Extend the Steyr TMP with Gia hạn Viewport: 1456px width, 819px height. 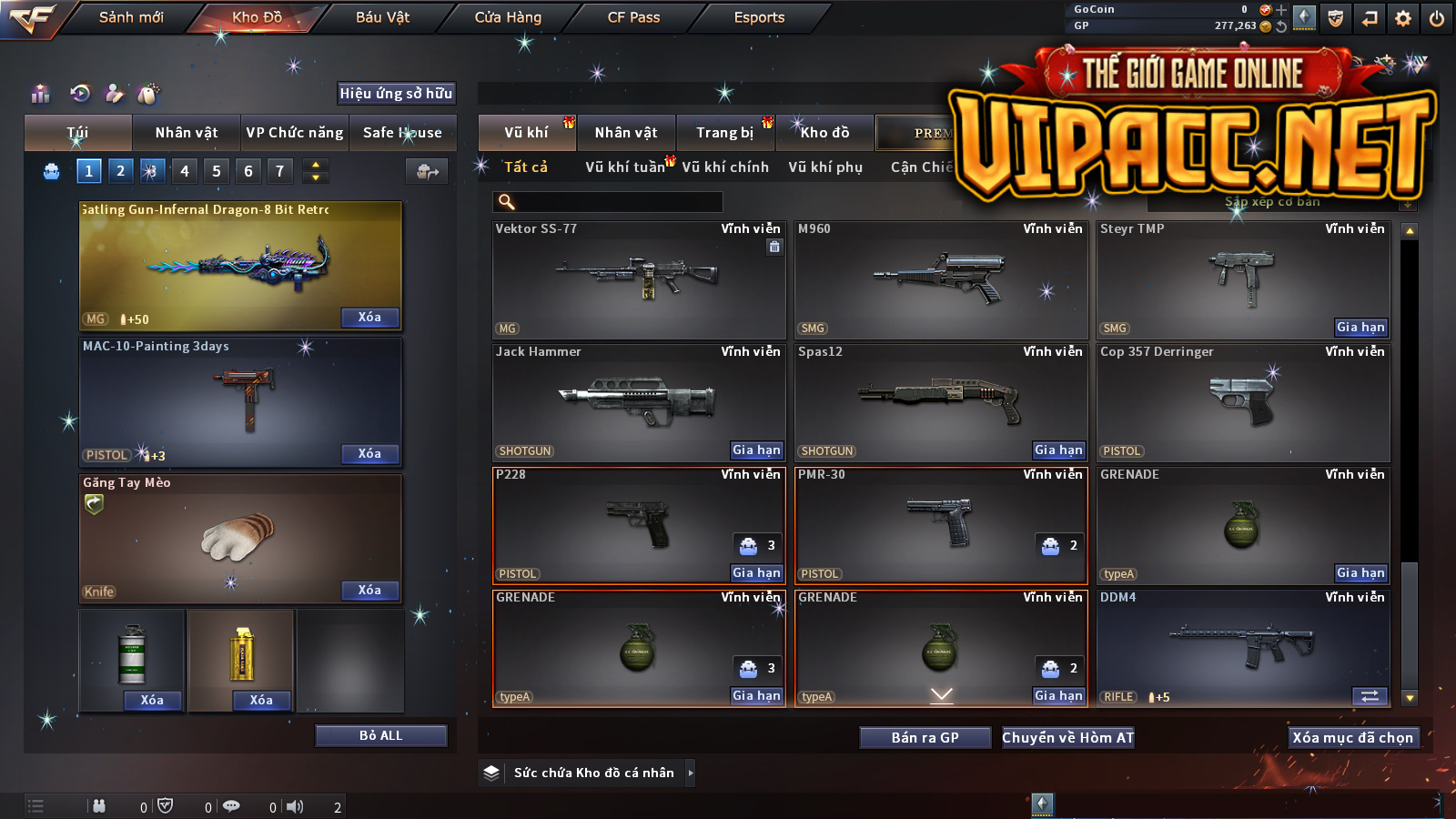pyautogui.click(x=1360, y=328)
